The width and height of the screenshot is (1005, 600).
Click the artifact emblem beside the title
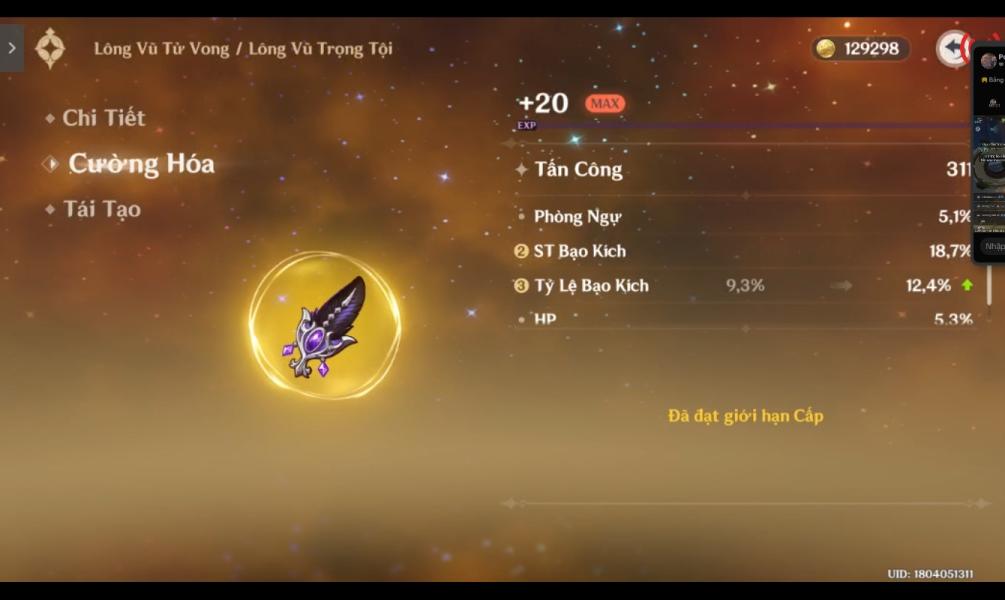click(x=50, y=48)
